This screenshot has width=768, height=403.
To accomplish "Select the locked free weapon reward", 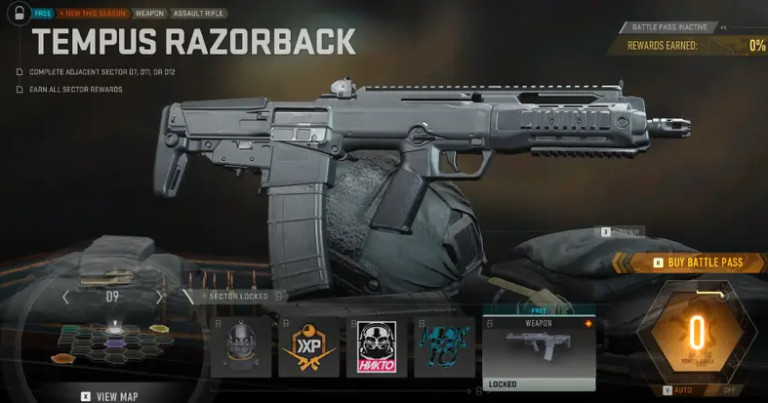I will point(538,348).
